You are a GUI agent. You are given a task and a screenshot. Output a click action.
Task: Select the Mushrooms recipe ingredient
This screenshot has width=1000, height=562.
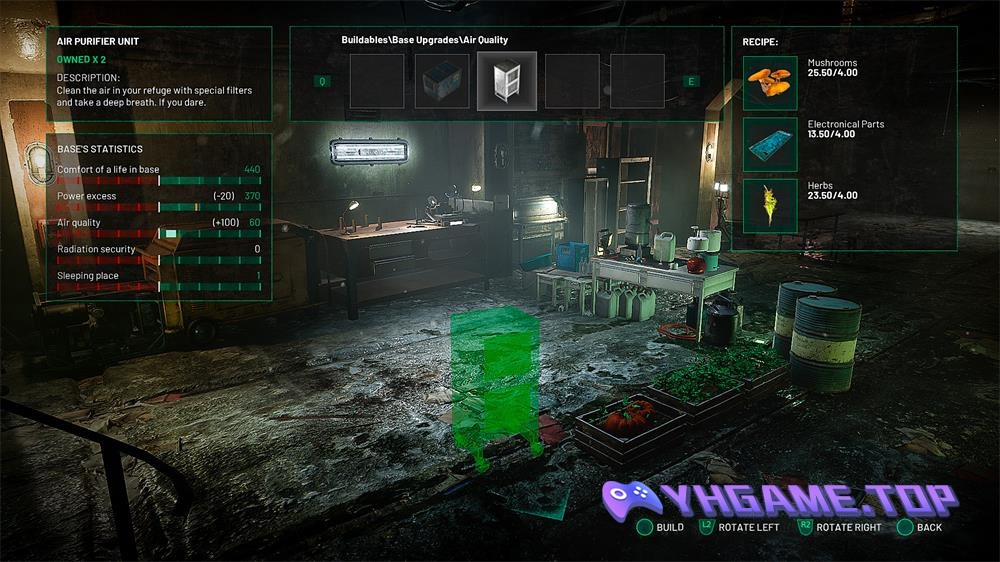click(x=770, y=82)
